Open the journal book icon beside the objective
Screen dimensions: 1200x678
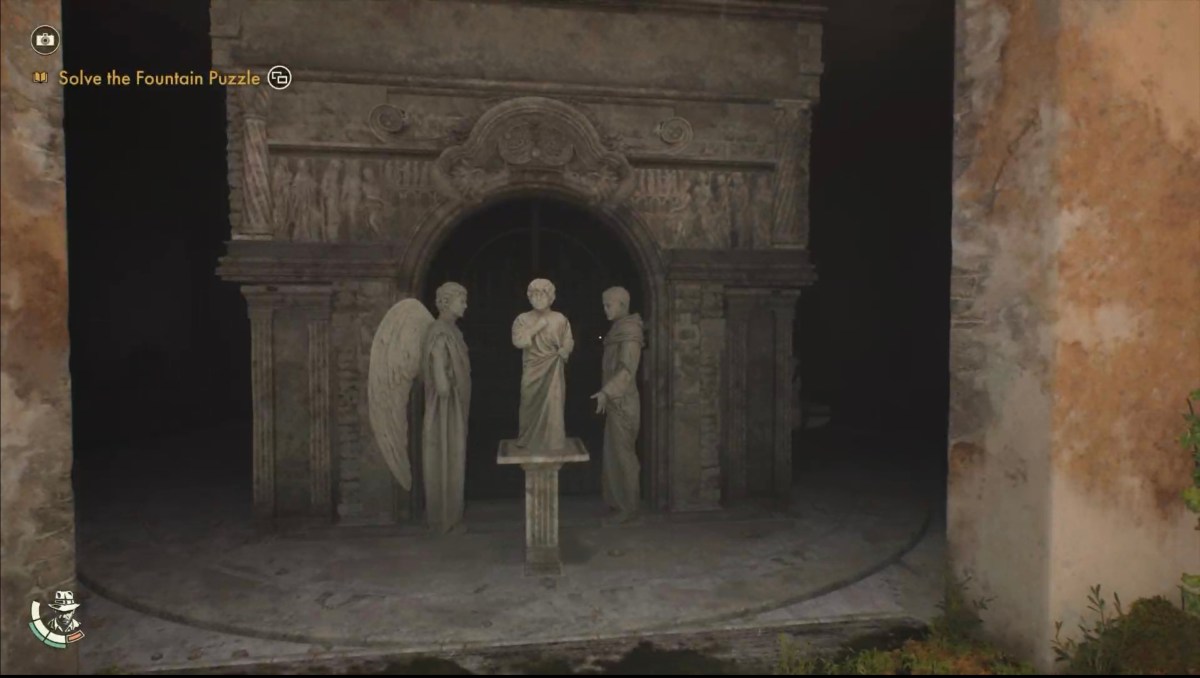tap(41, 77)
